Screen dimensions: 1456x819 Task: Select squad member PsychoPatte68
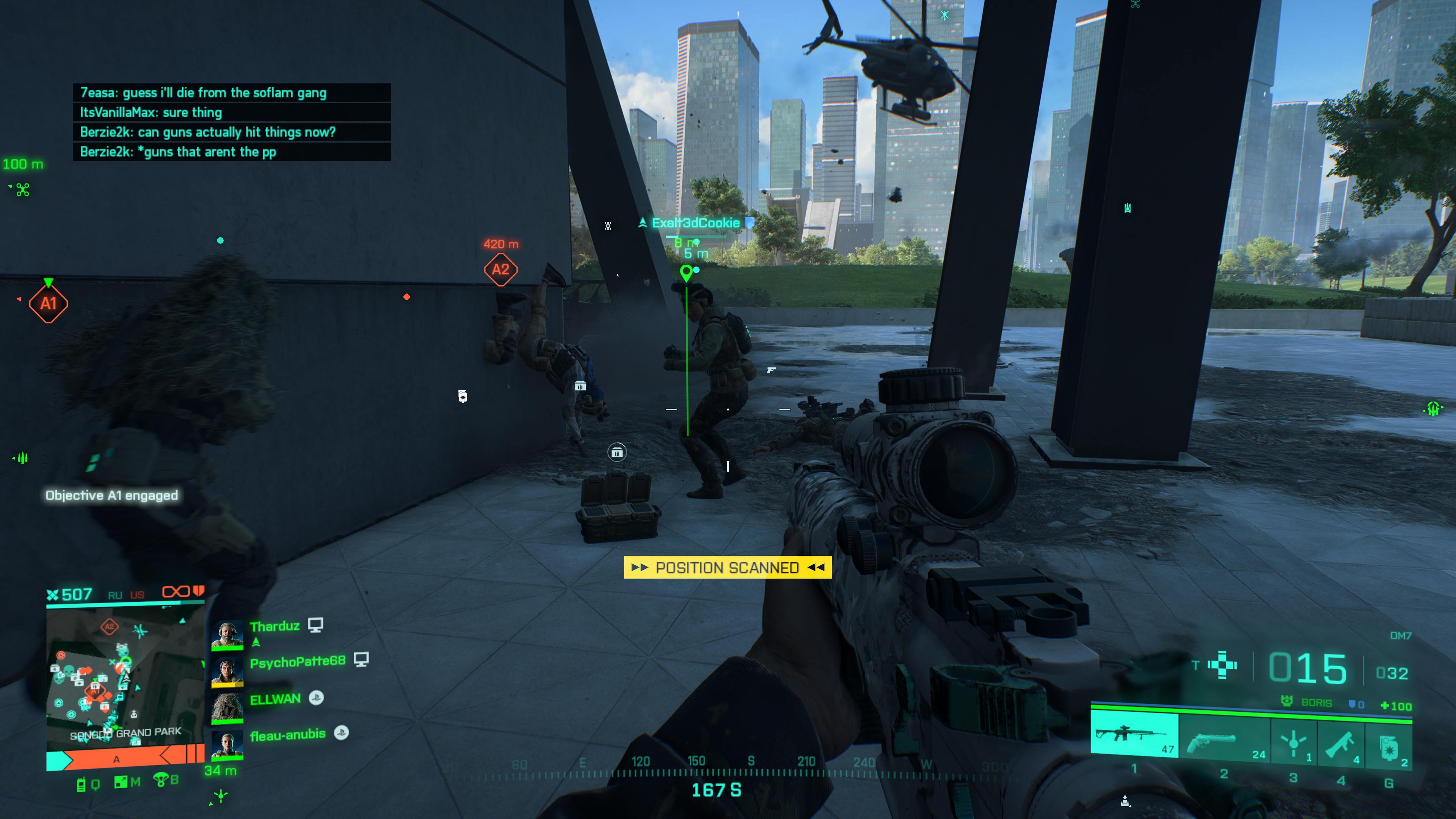(x=297, y=661)
